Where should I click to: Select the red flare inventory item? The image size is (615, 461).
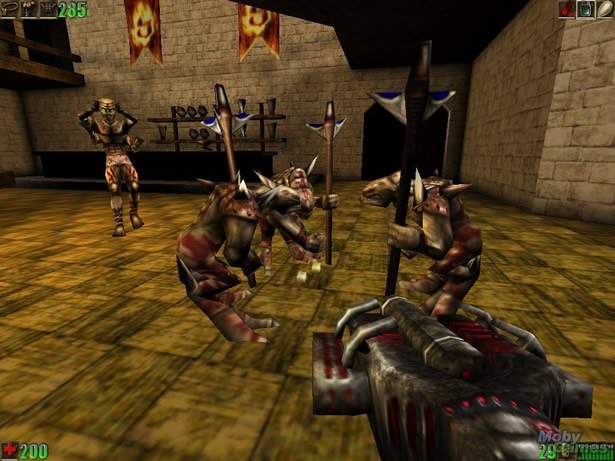point(566,10)
